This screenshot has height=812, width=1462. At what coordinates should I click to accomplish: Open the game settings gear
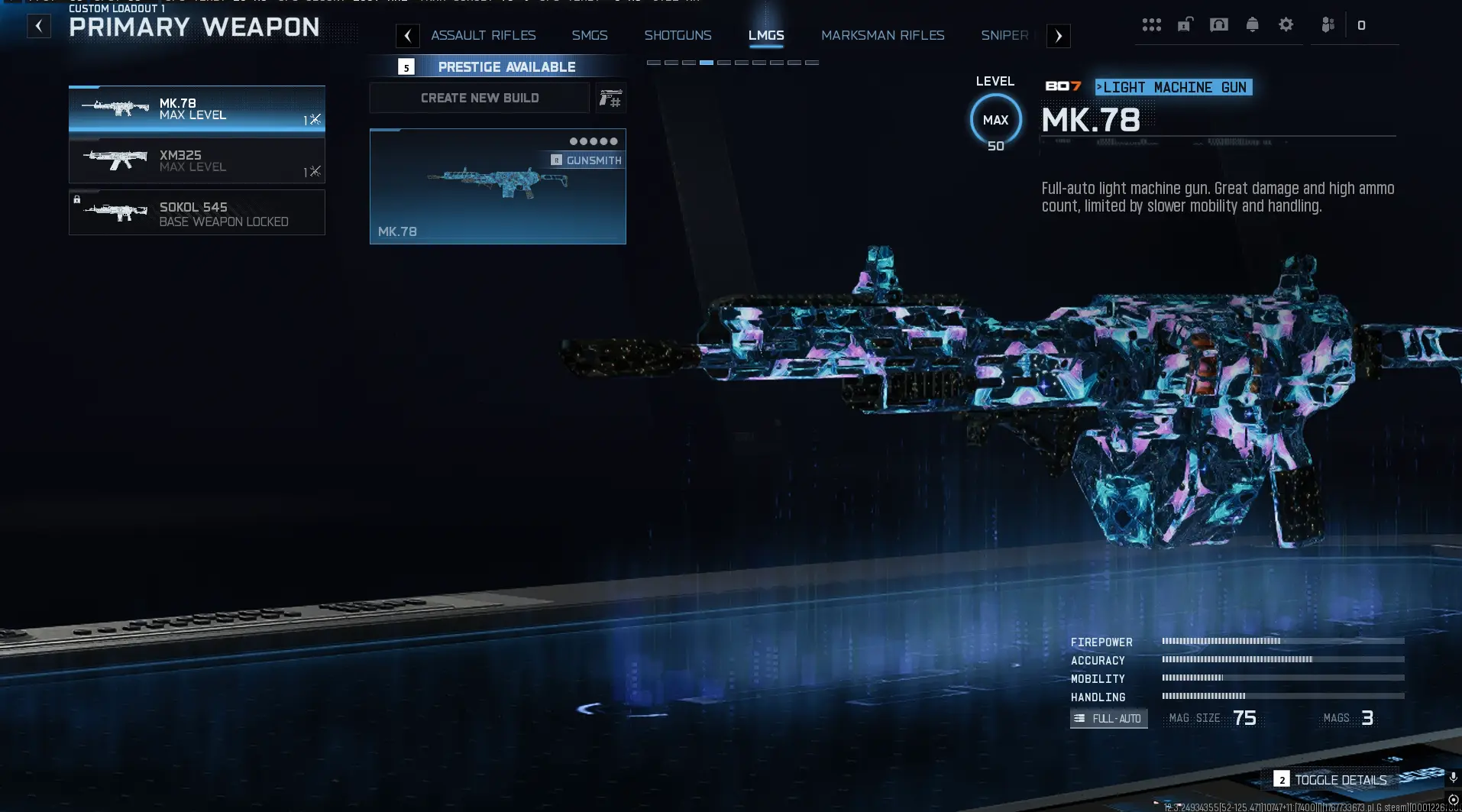1287,24
